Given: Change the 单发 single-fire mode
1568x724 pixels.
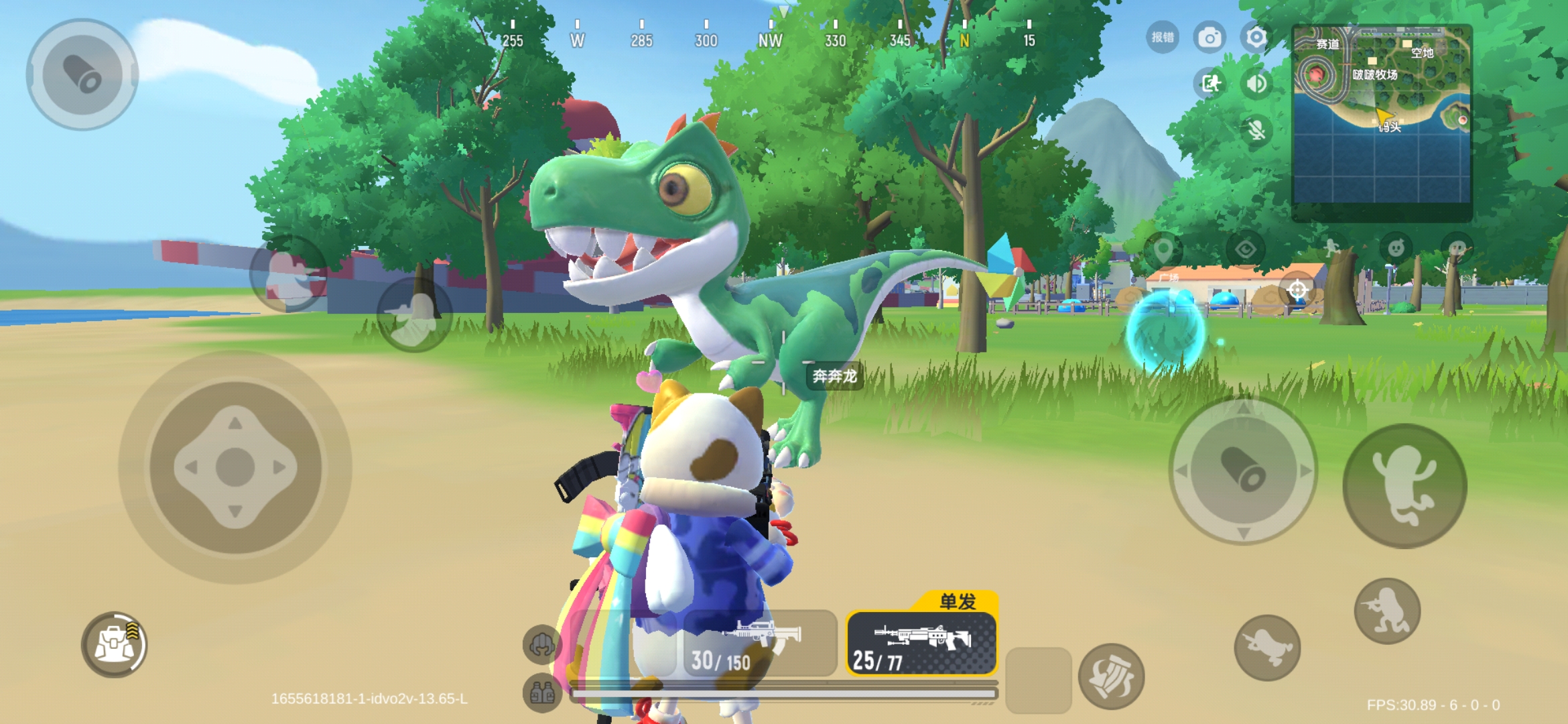Looking at the screenshot, I should pyautogui.click(x=957, y=601).
